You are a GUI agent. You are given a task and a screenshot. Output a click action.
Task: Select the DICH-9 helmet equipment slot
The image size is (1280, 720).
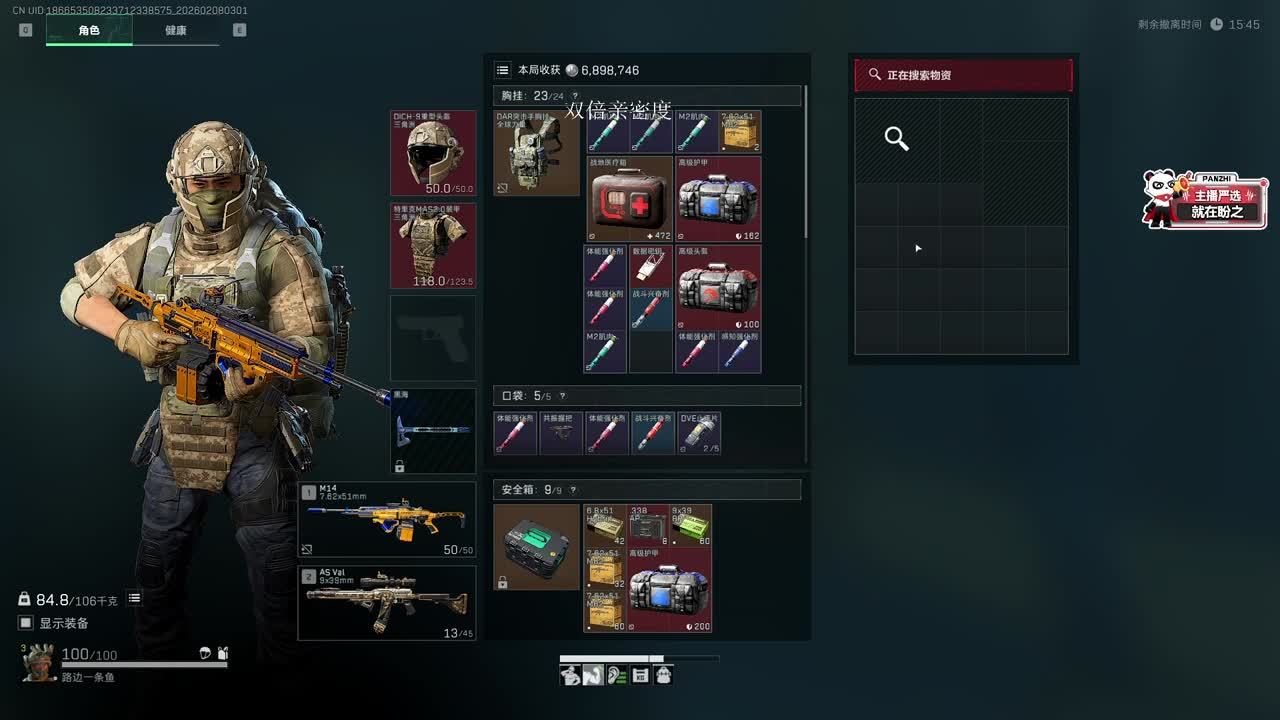point(433,153)
